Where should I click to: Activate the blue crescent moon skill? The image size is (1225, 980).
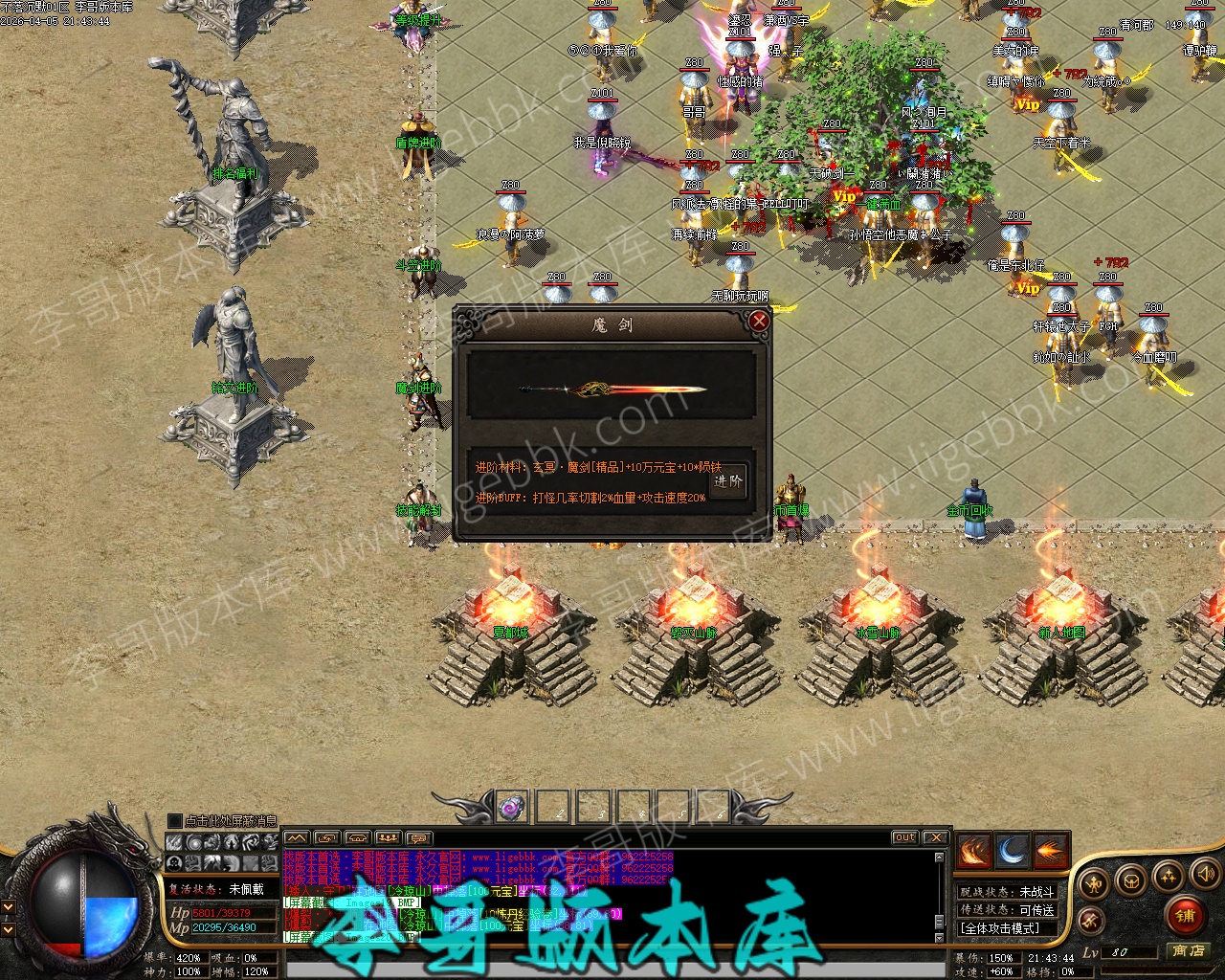pyautogui.click(x=1013, y=851)
